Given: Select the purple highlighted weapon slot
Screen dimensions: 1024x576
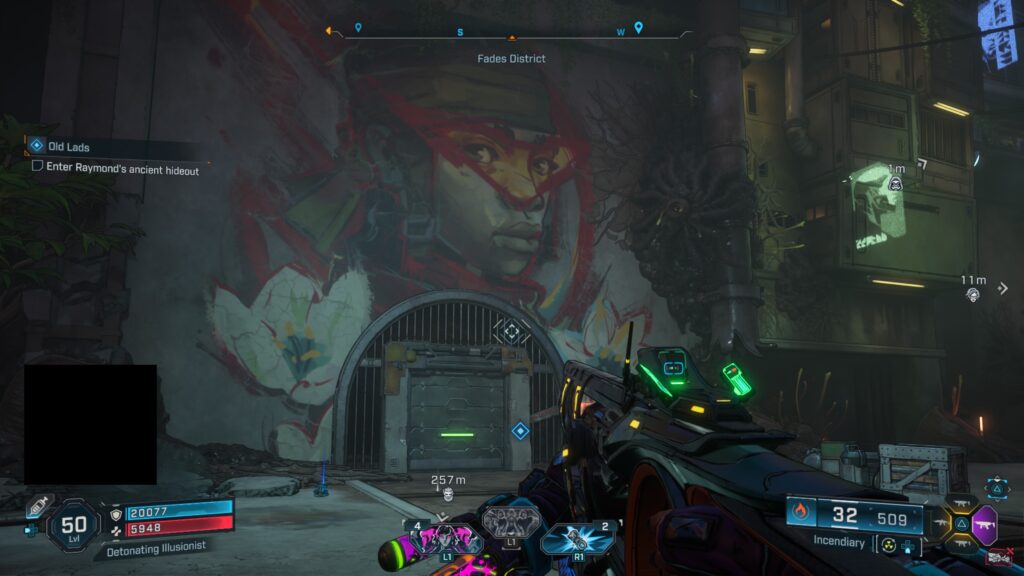Looking at the screenshot, I should (x=984, y=523).
